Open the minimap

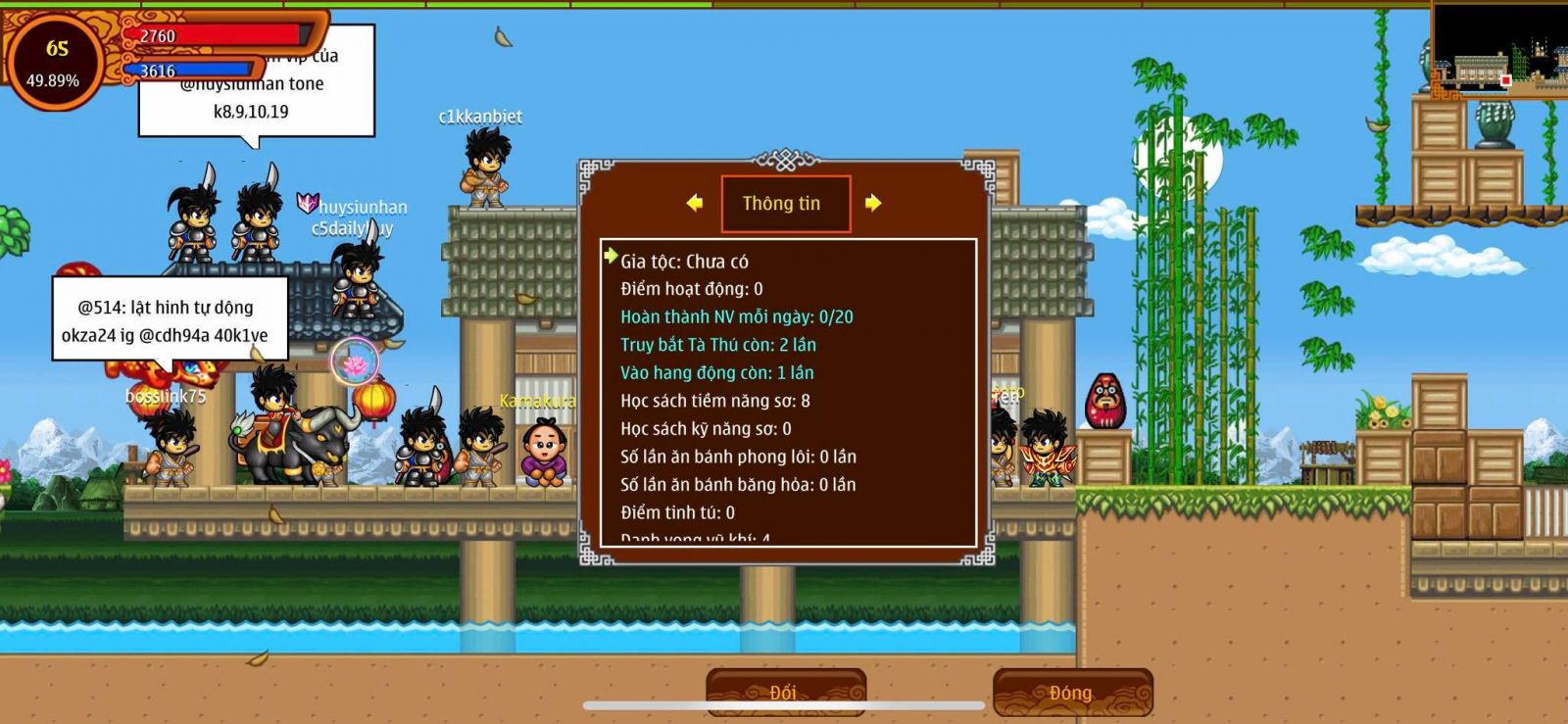[1498, 47]
